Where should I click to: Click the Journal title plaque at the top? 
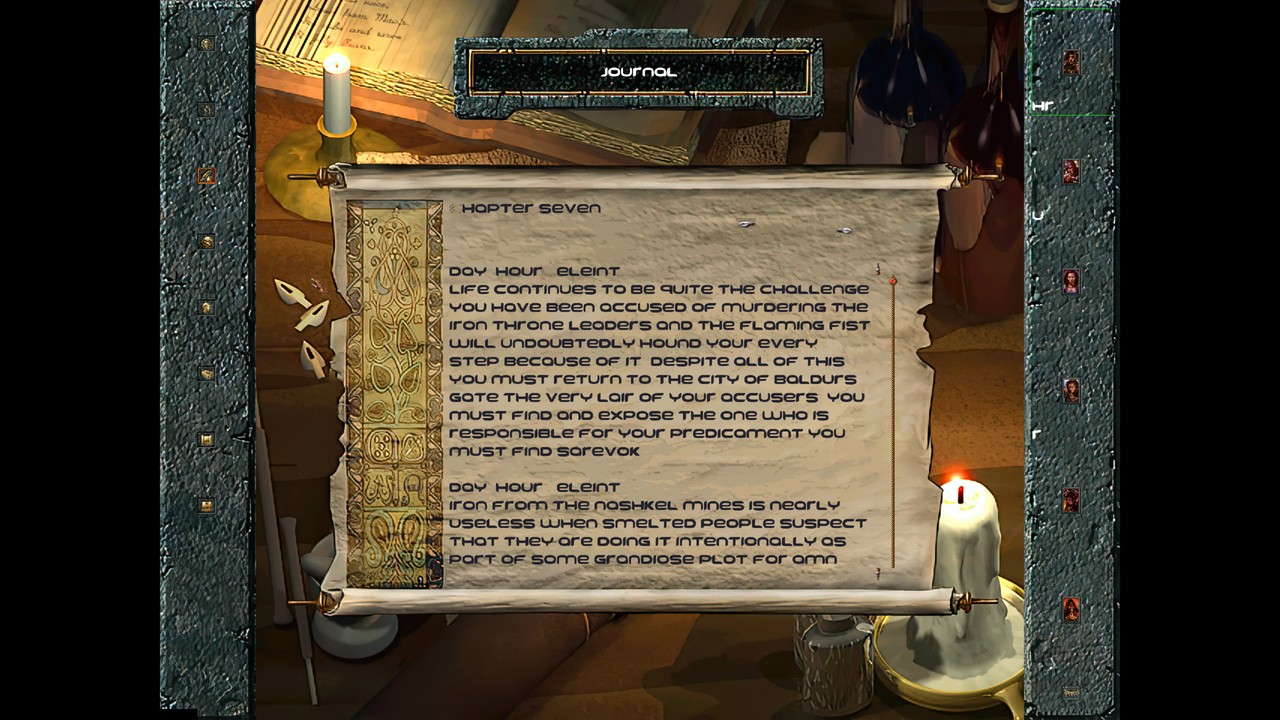point(637,71)
